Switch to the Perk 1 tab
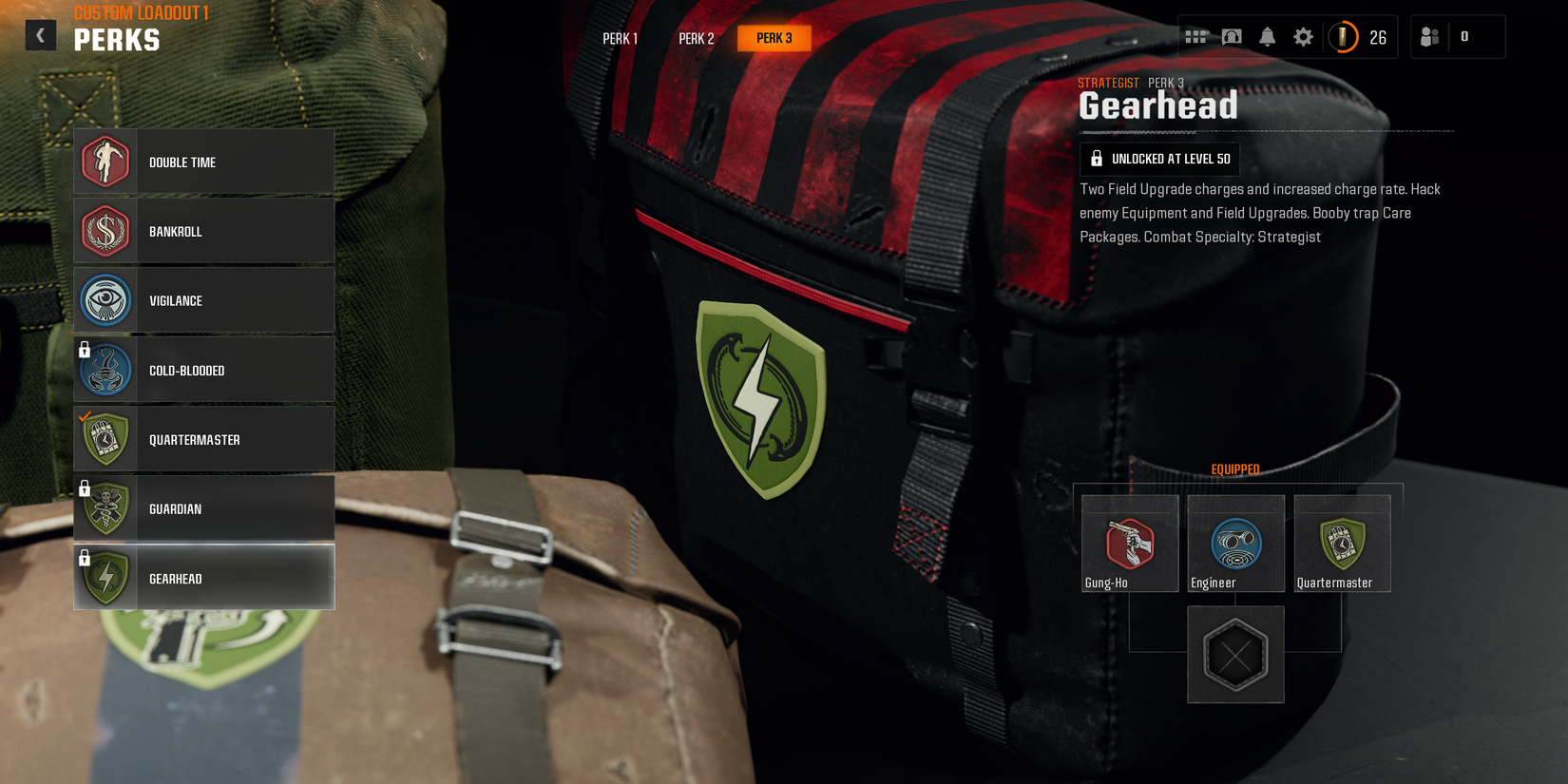1568x784 pixels. coord(620,38)
